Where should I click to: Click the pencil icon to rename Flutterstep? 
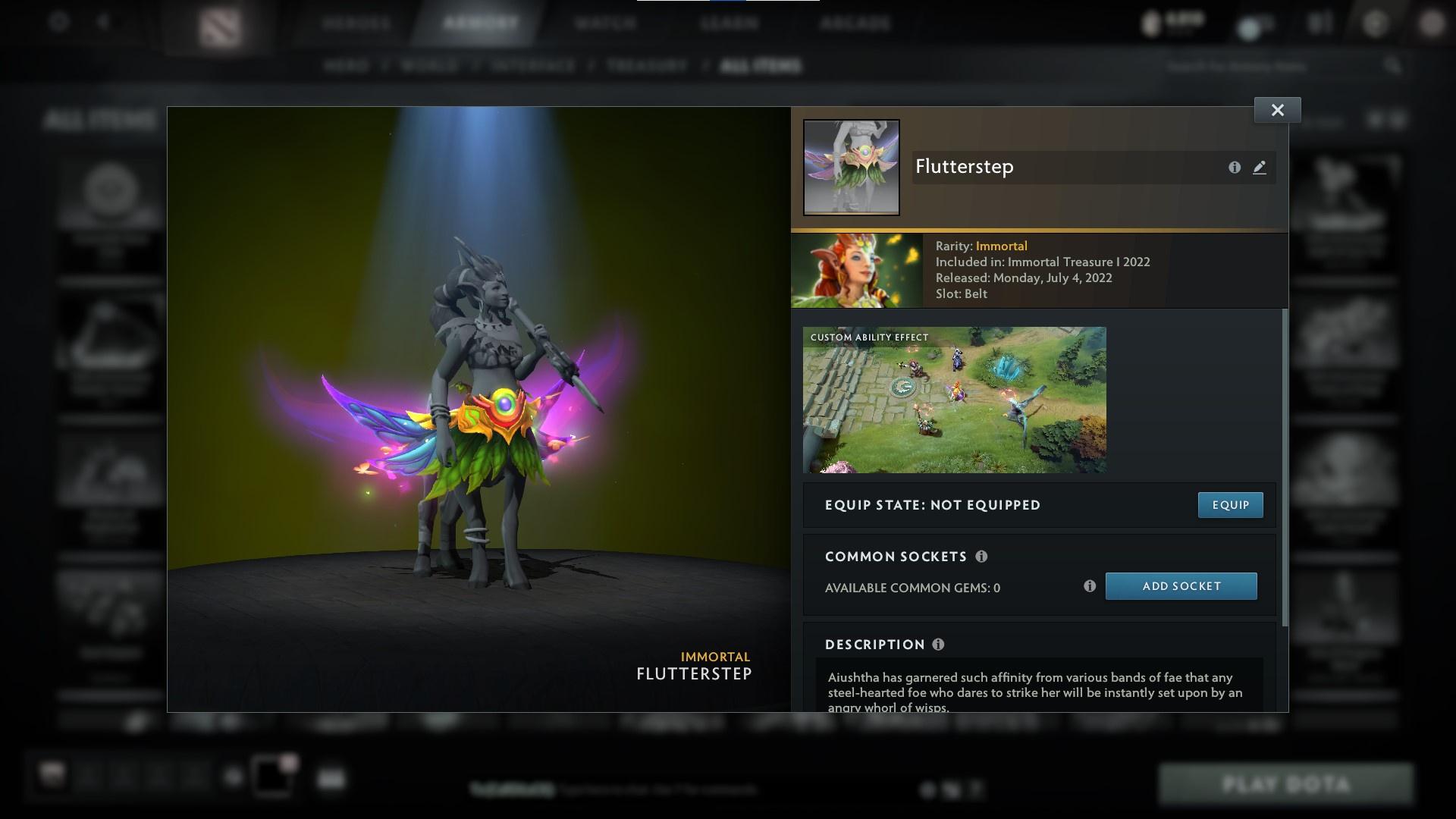click(1259, 168)
